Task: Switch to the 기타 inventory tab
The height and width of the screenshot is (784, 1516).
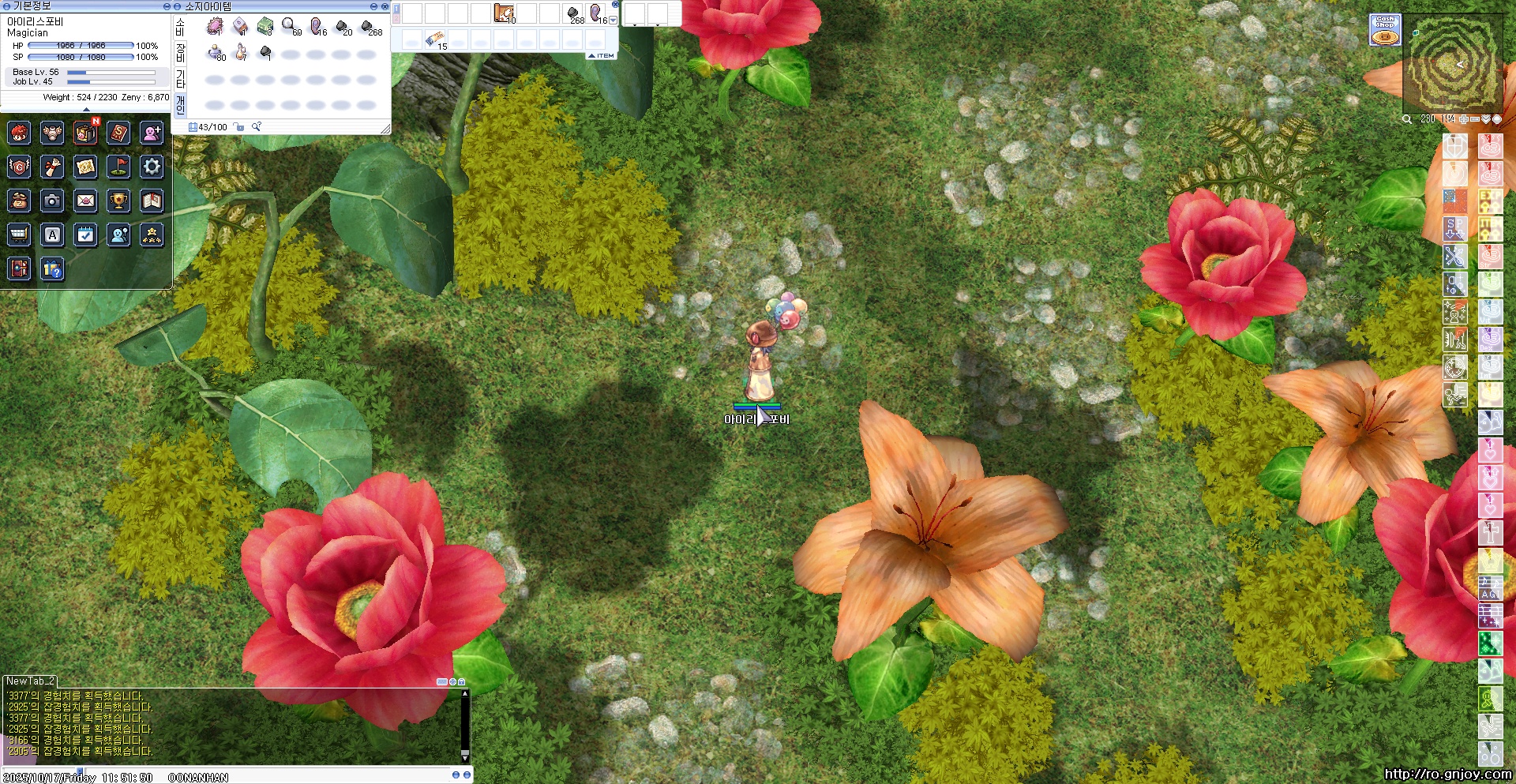Action: (180, 79)
